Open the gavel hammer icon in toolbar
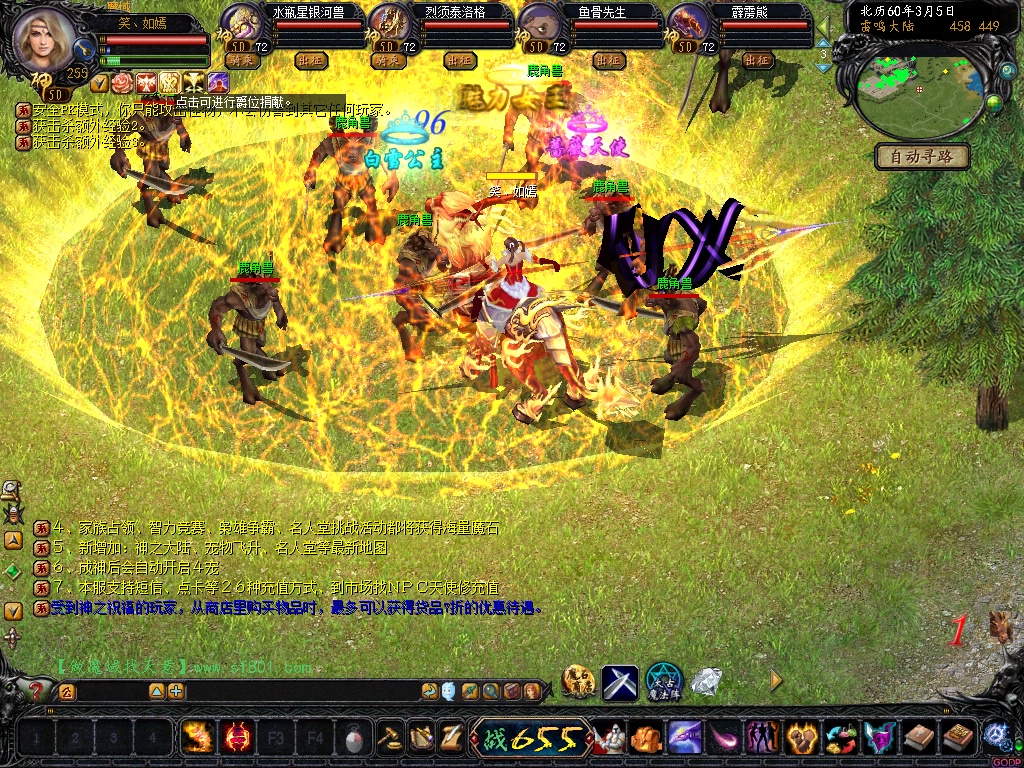The image size is (1024, 768). tap(390, 739)
